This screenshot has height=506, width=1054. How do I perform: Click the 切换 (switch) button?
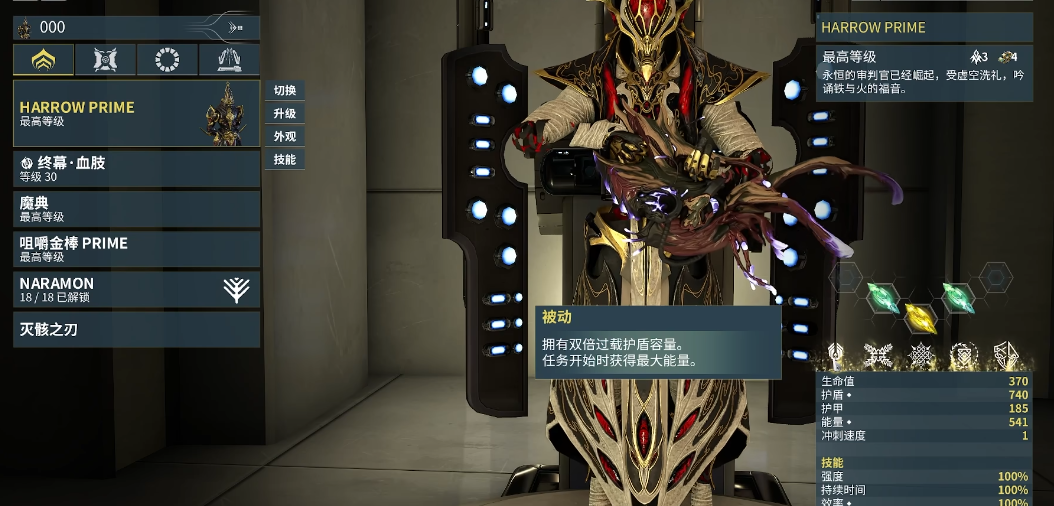pos(285,90)
